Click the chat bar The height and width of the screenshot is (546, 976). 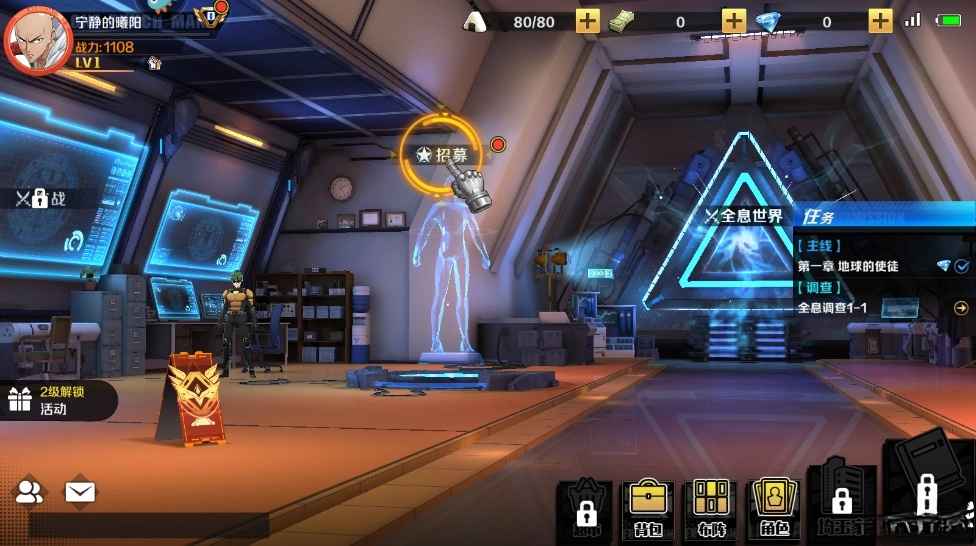pyautogui.click(x=148, y=527)
